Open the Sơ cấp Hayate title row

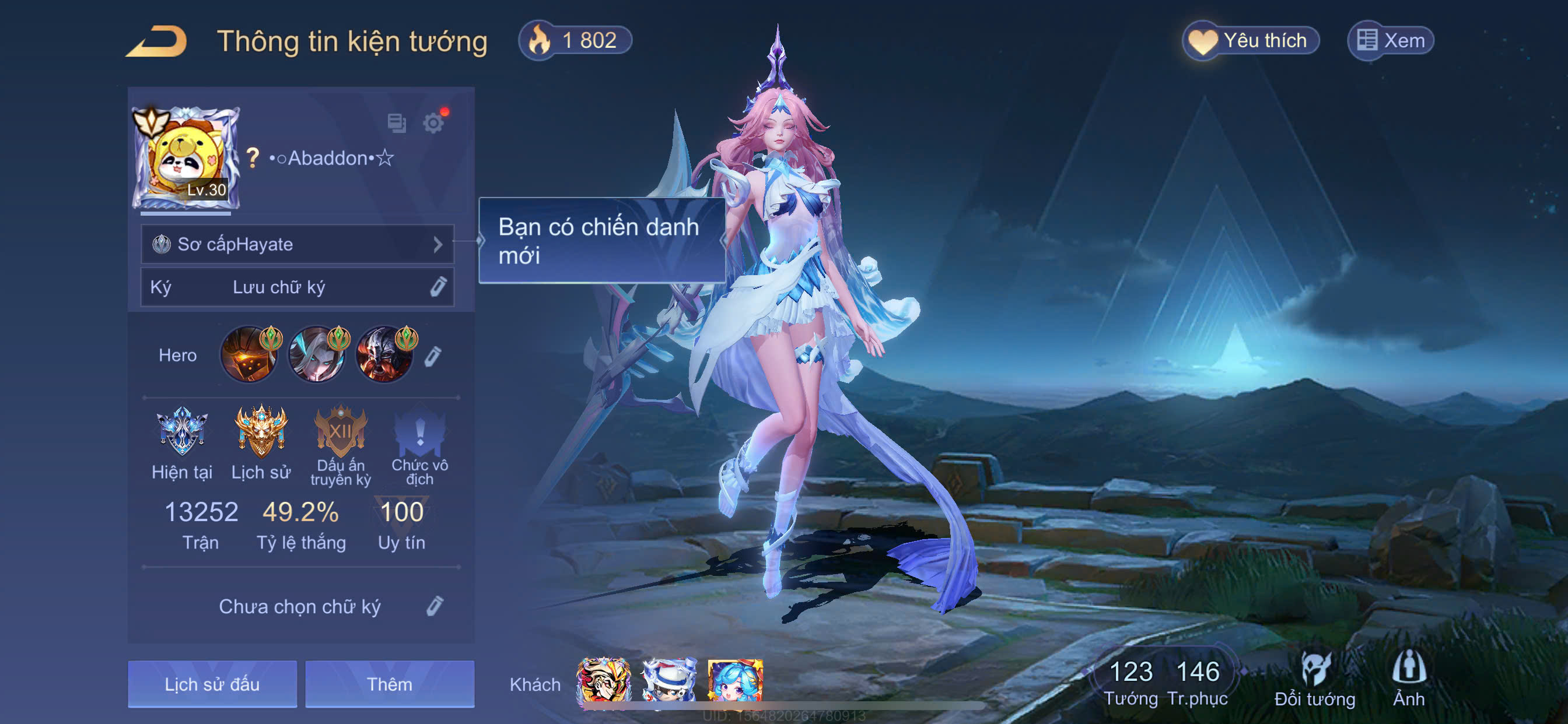click(x=297, y=244)
